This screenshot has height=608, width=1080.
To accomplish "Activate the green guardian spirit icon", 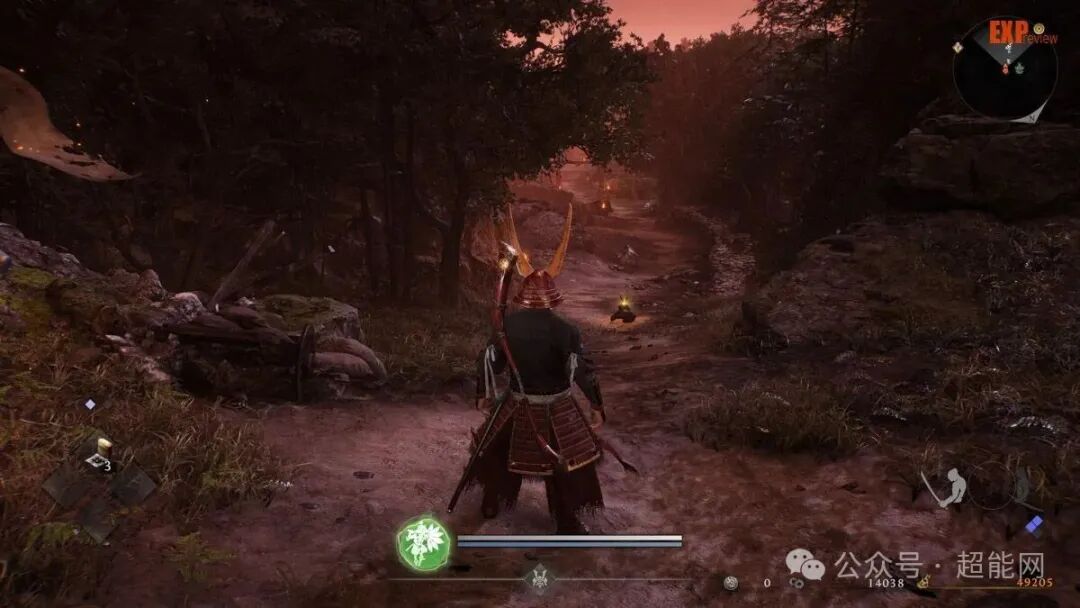I will point(423,543).
